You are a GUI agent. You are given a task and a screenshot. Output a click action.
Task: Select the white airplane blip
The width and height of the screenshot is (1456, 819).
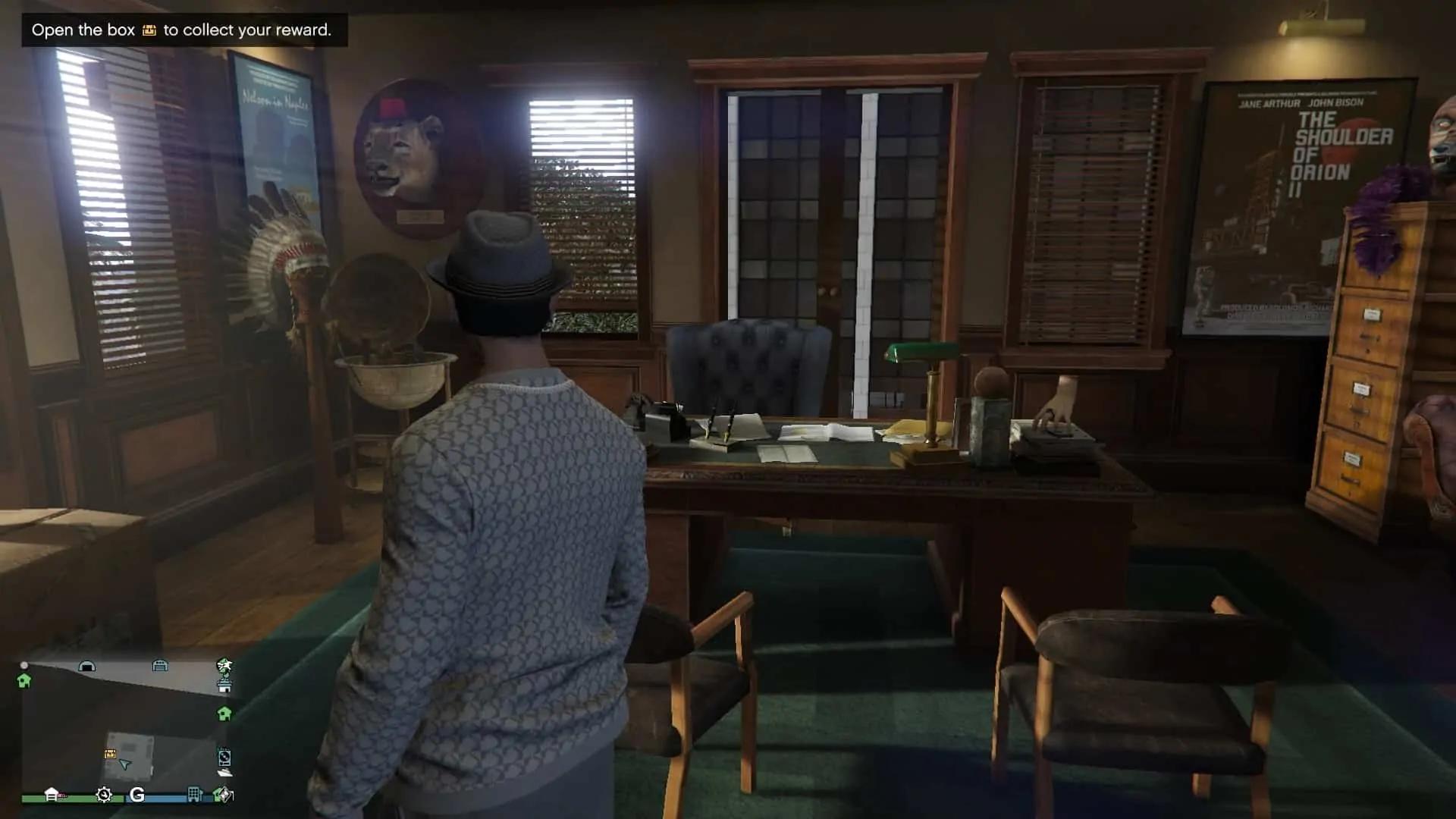tap(224, 666)
